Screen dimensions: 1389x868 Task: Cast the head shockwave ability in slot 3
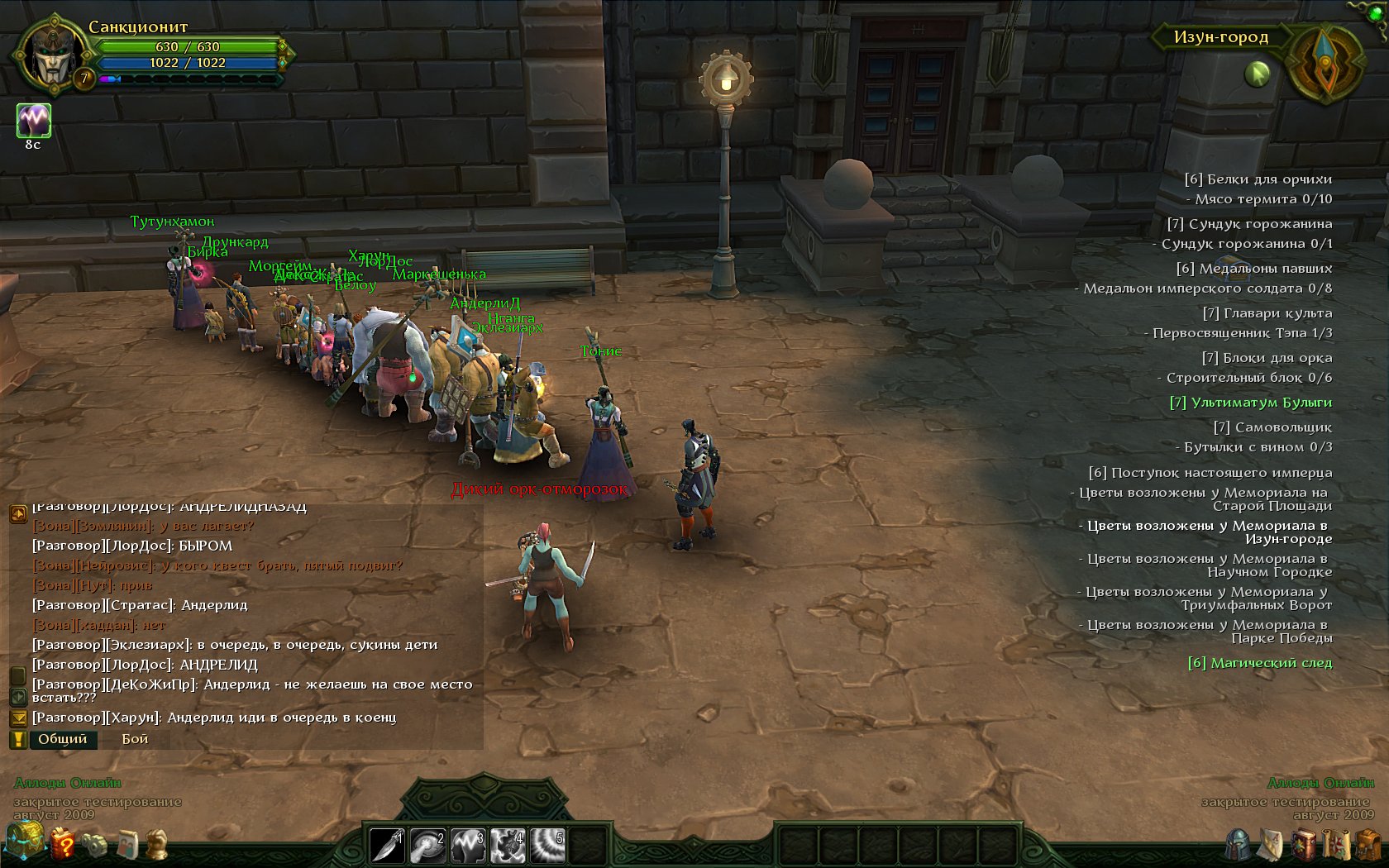tap(467, 846)
